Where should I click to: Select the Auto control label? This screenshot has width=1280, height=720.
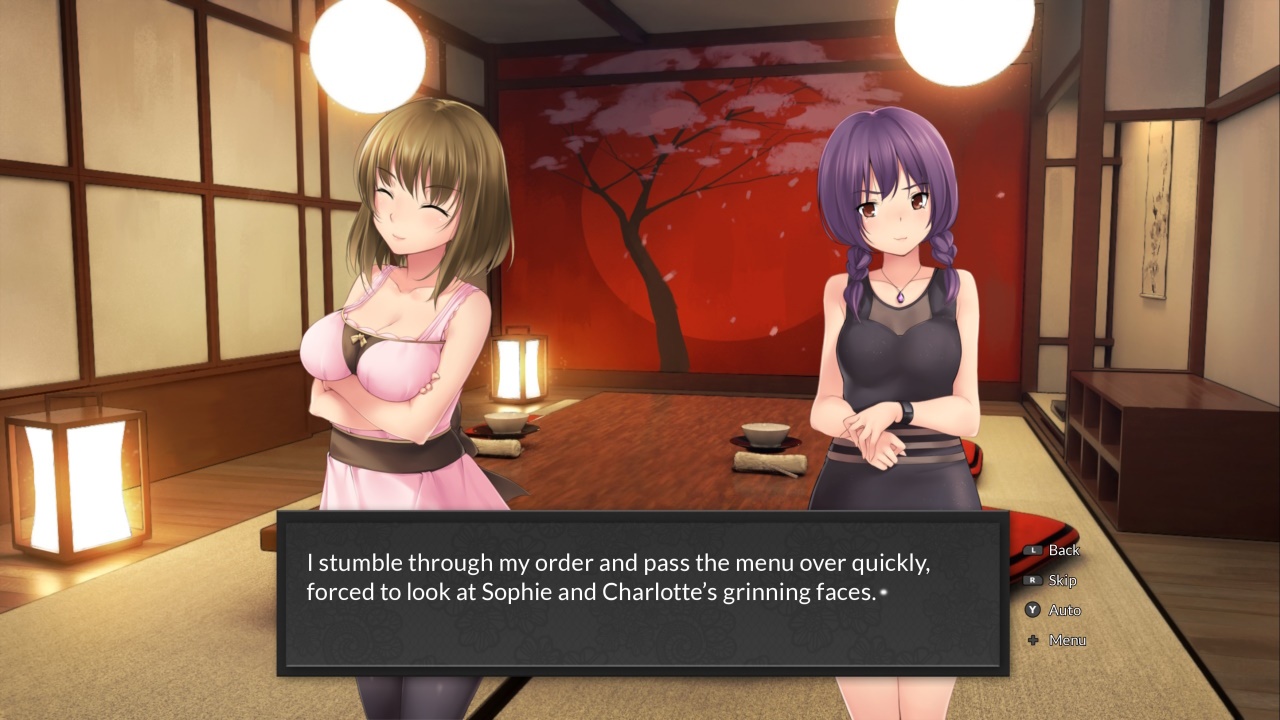pos(1064,610)
